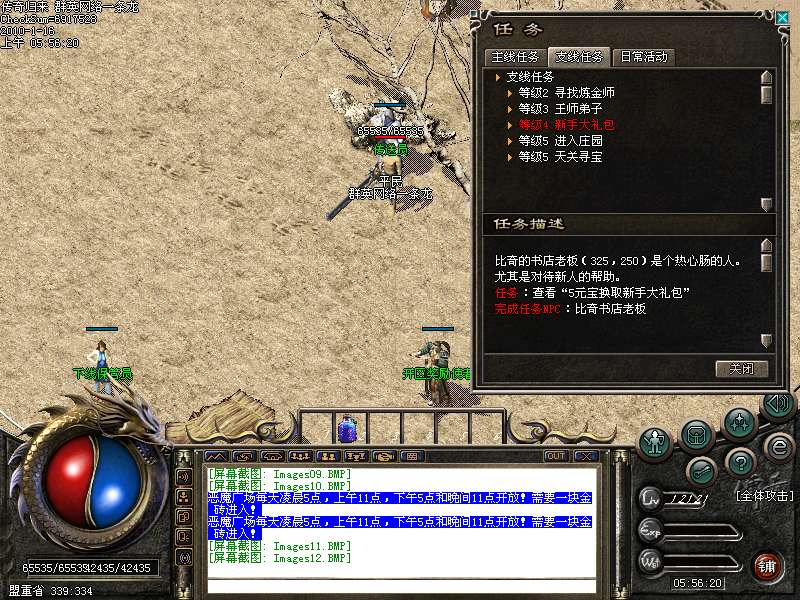Open the bag chest icon

(x=697, y=434)
